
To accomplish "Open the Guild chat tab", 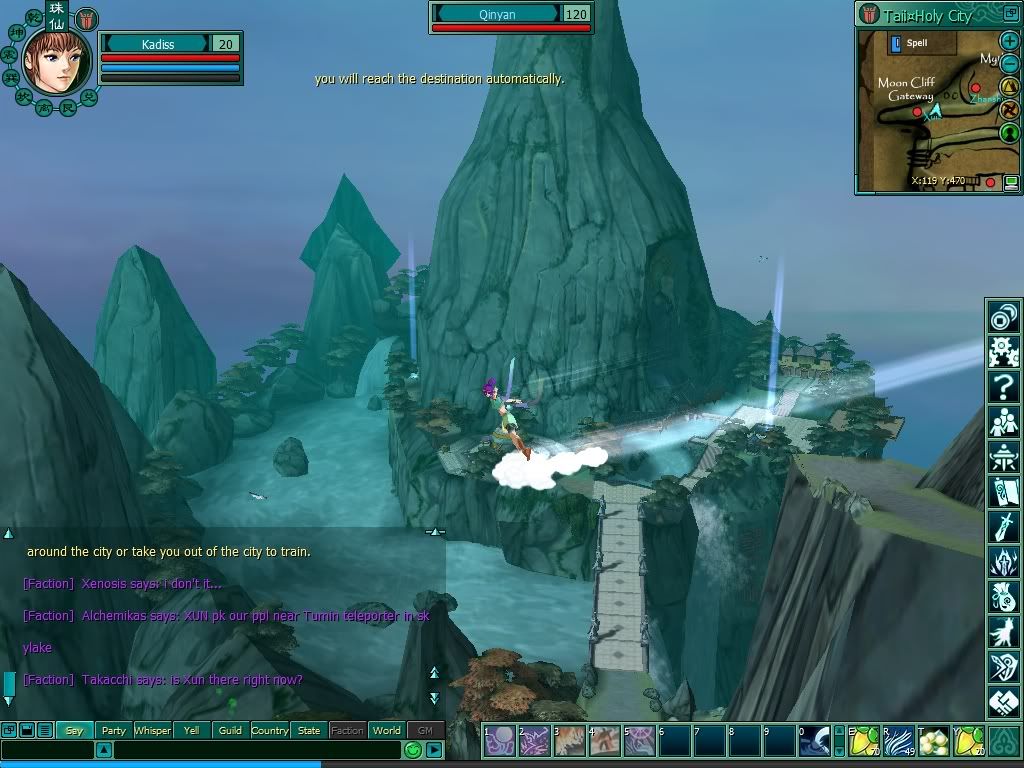I will coord(230,730).
